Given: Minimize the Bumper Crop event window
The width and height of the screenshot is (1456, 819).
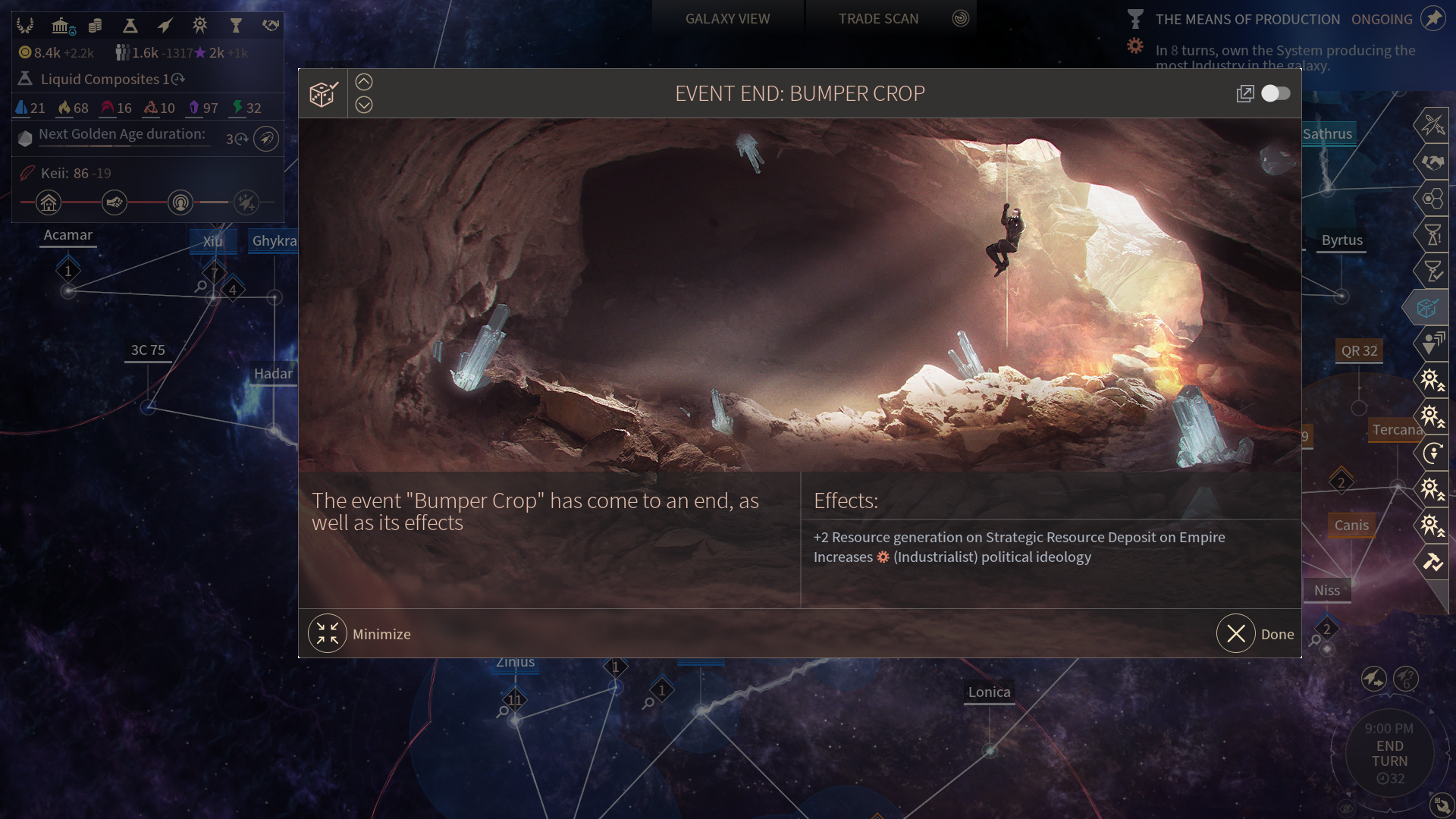Looking at the screenshot, I should [328, 634].
